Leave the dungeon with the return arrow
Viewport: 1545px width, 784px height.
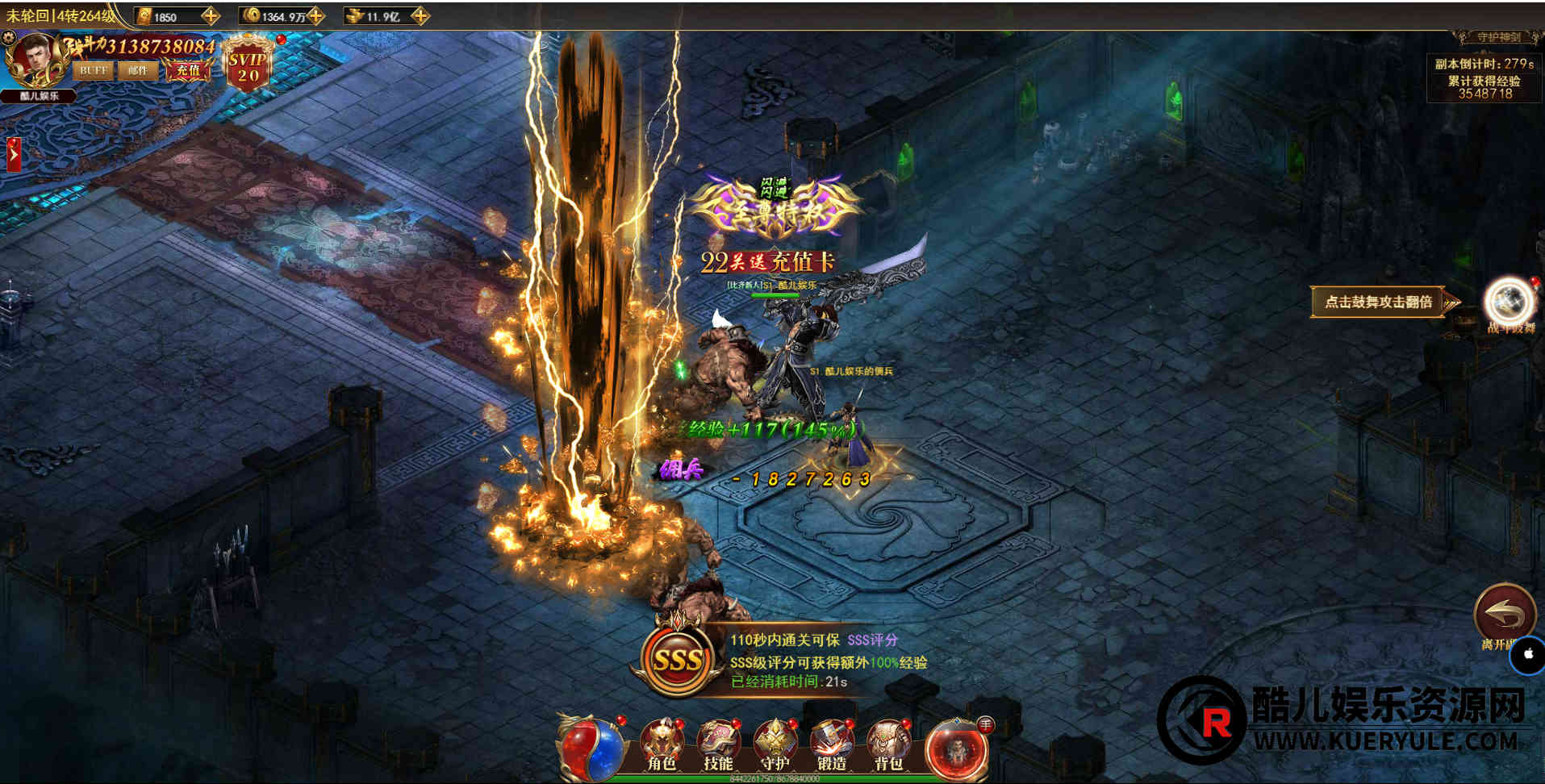[1505, 615]
